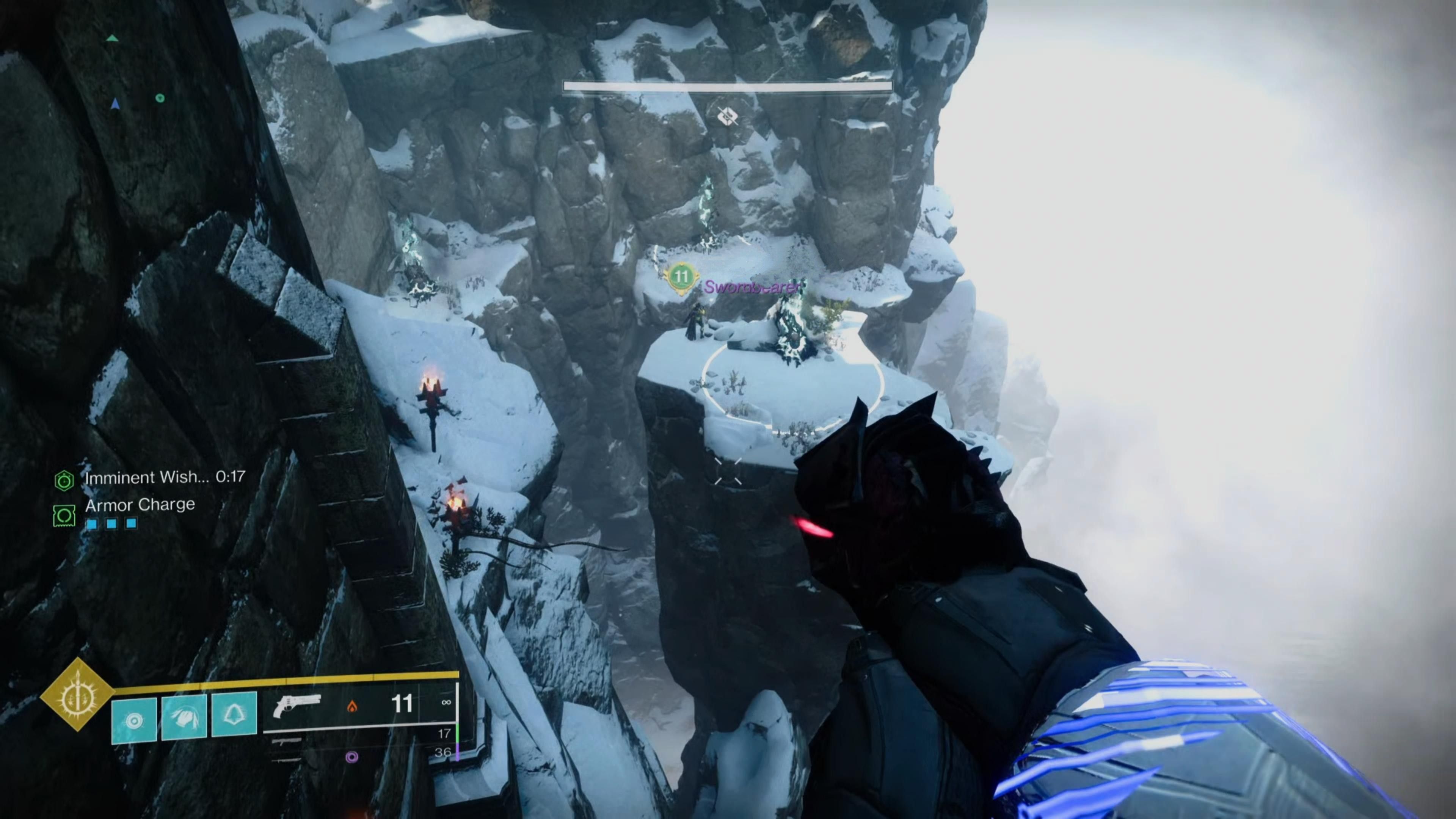Select the blue arrow on the radar
The image size is (1456, 819).
[115, 104]
